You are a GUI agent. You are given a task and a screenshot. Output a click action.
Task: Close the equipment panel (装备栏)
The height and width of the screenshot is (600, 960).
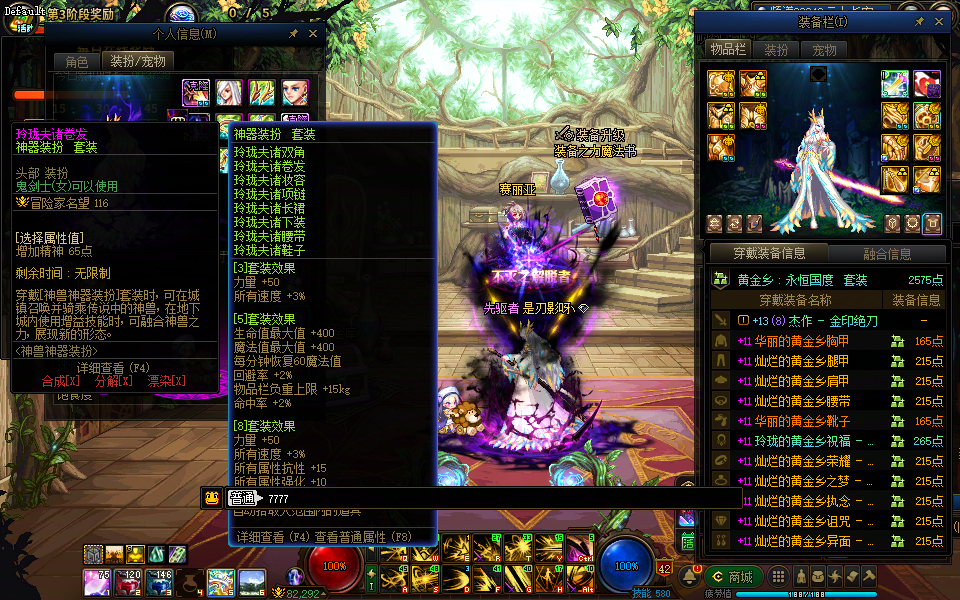pos(940,21)
